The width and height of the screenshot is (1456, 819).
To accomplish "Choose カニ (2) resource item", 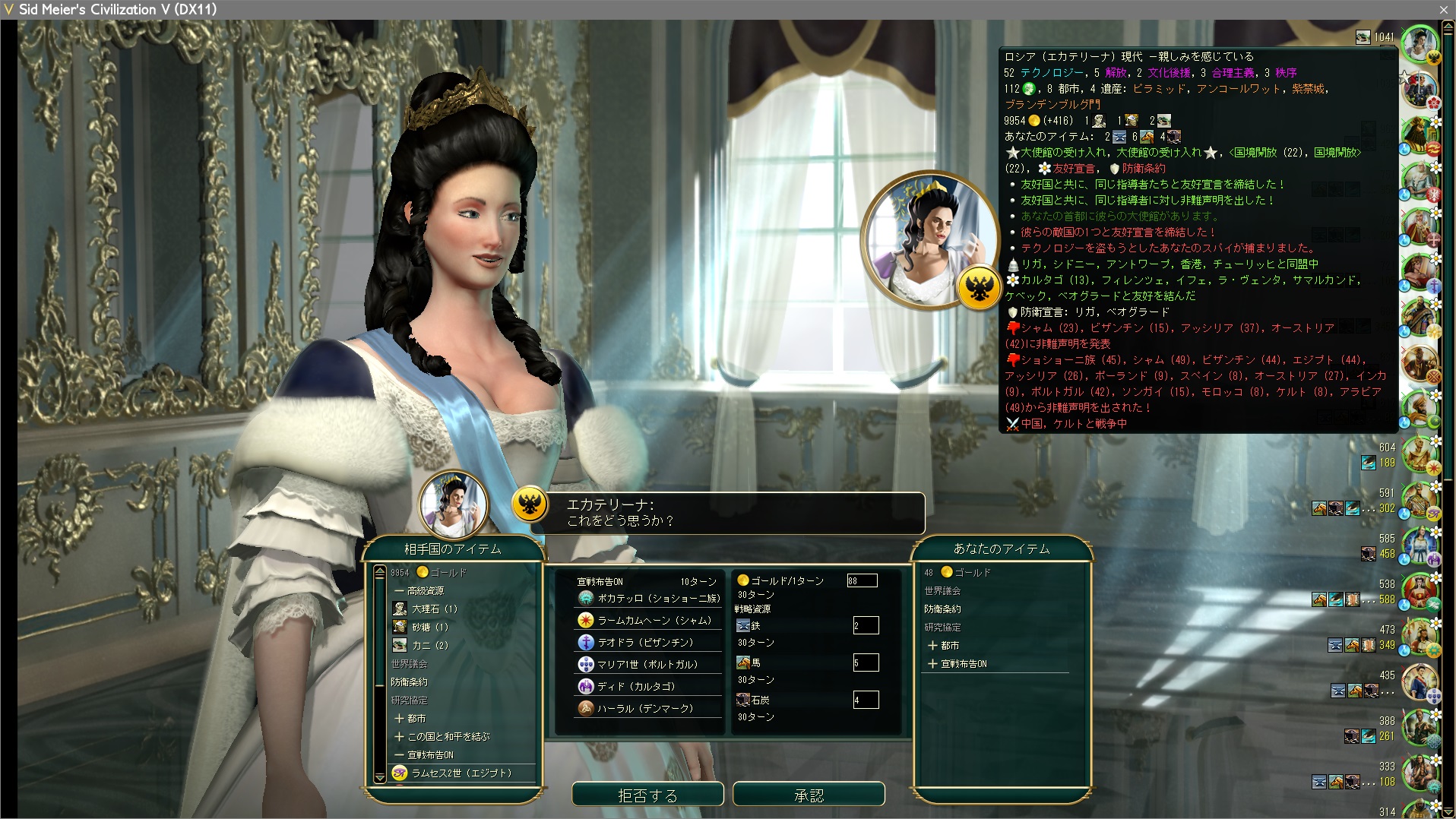I will coord(429,645).
